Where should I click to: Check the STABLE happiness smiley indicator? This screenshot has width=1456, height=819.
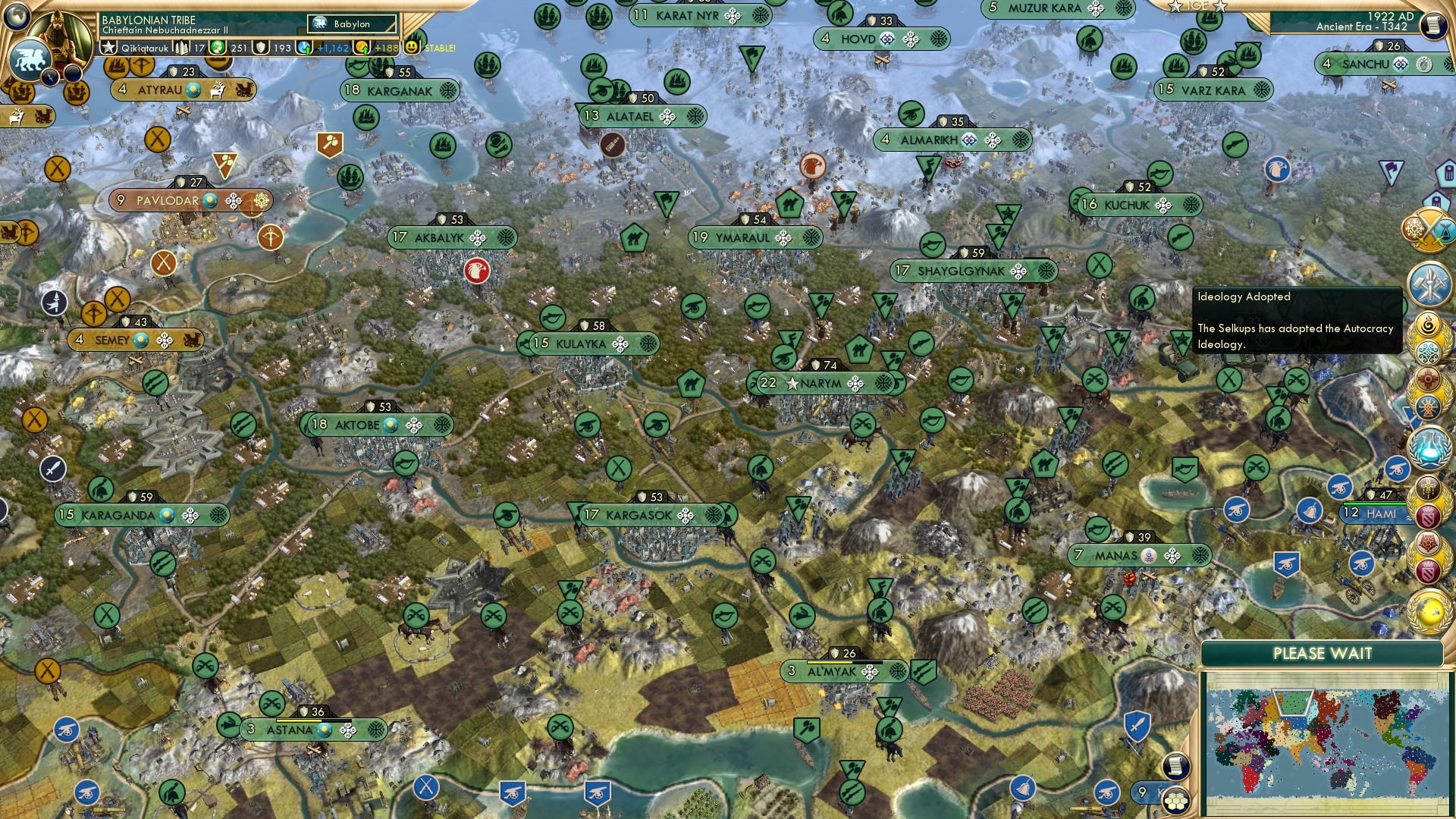pyautogui.click(x=411, y=48)
